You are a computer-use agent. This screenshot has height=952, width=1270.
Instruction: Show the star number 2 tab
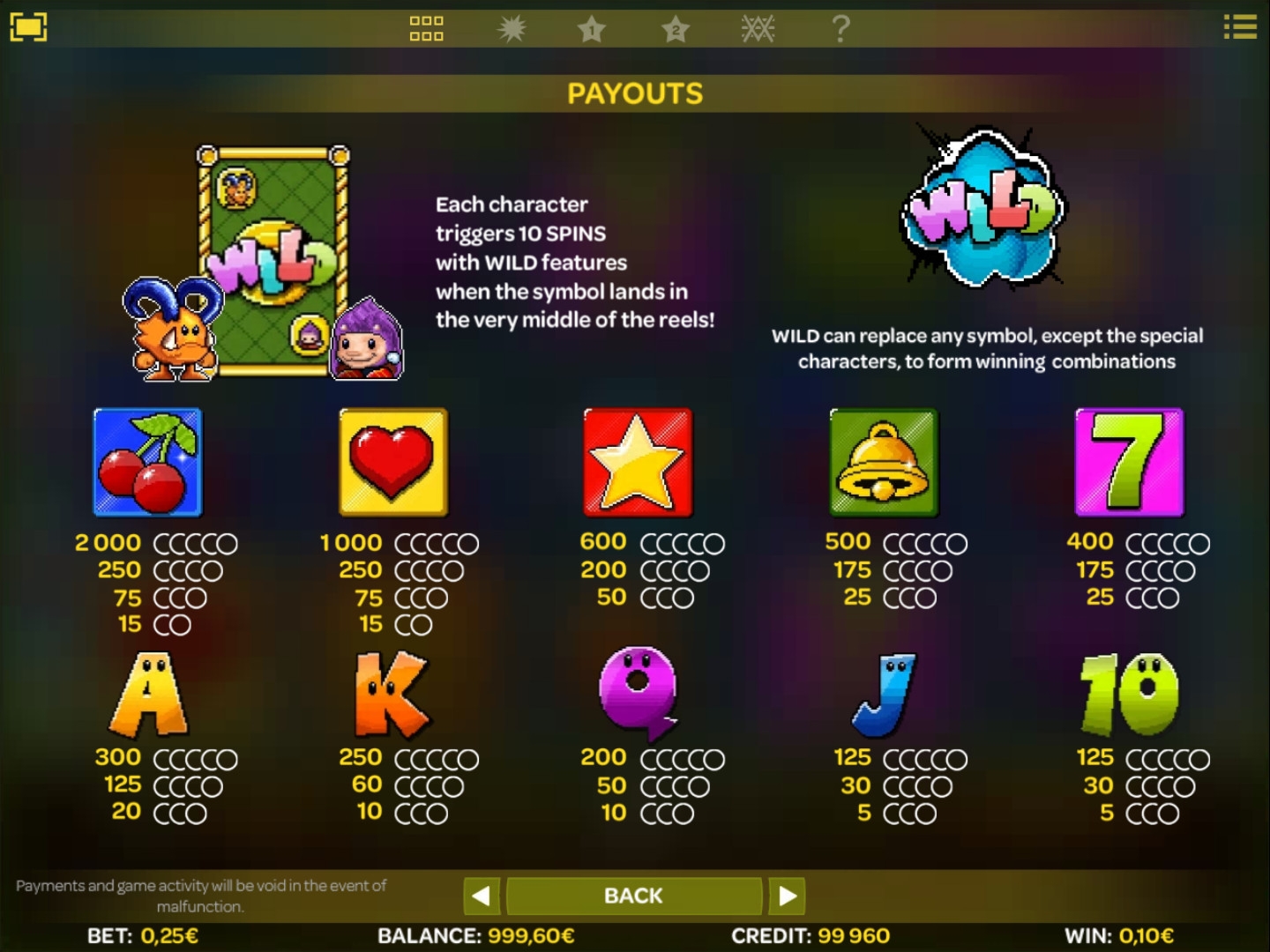(676, 29)
